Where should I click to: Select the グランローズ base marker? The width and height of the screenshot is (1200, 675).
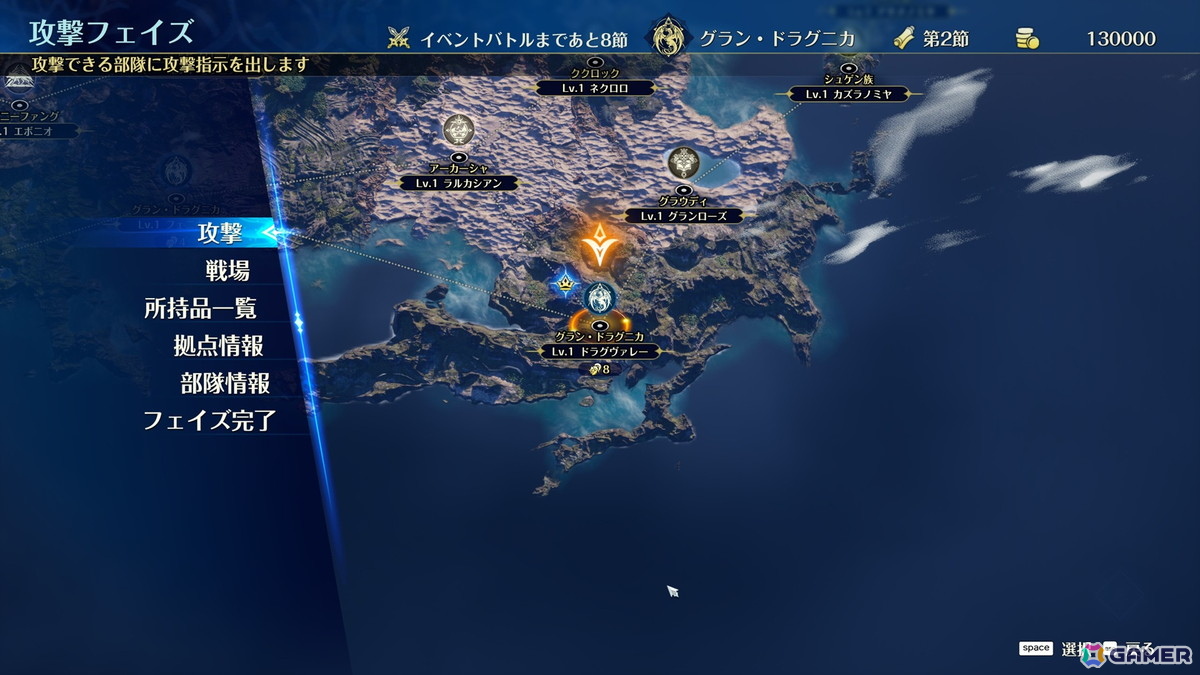[684, 215]
